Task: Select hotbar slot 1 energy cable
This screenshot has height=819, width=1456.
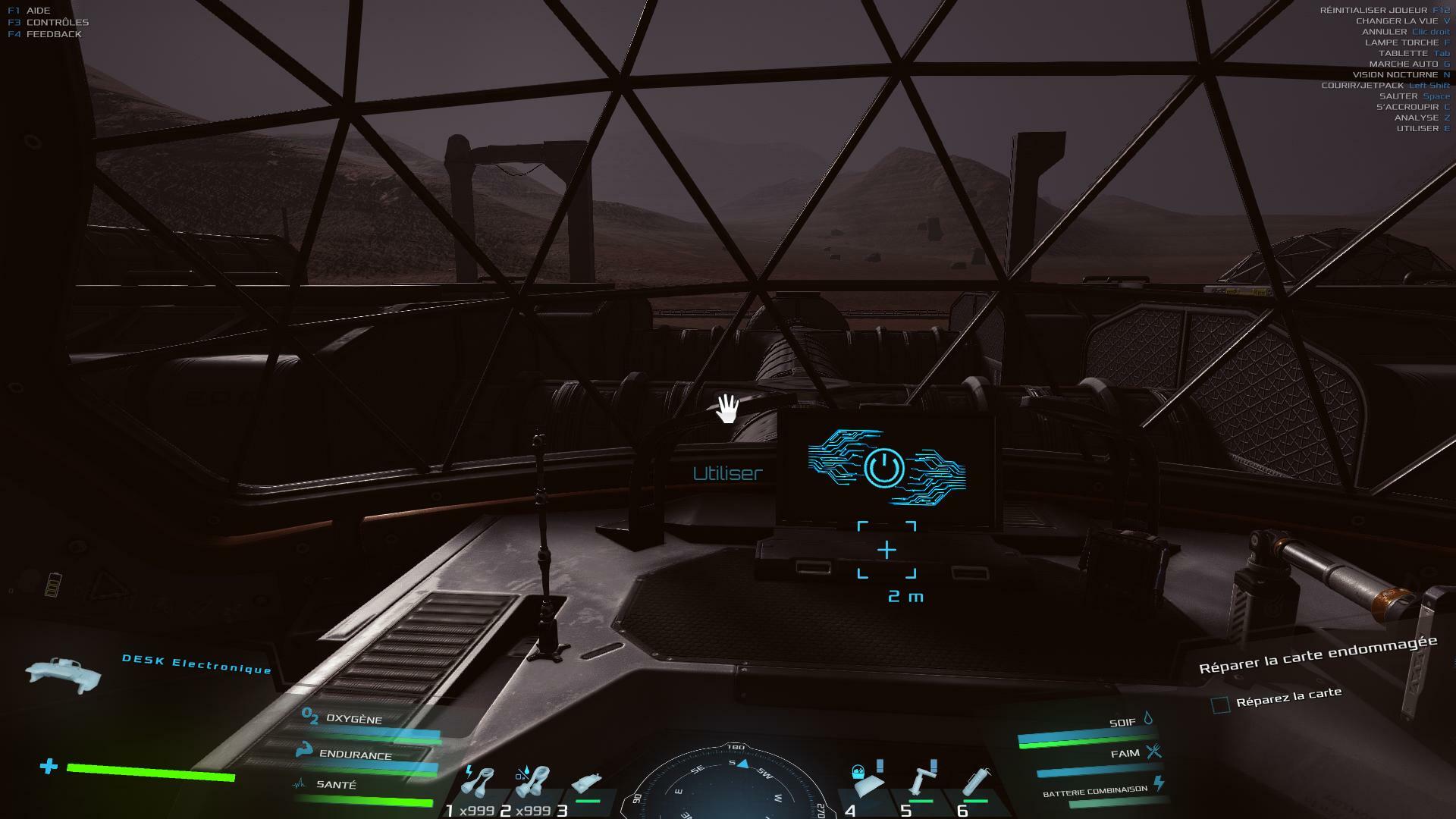Action: 479,783
